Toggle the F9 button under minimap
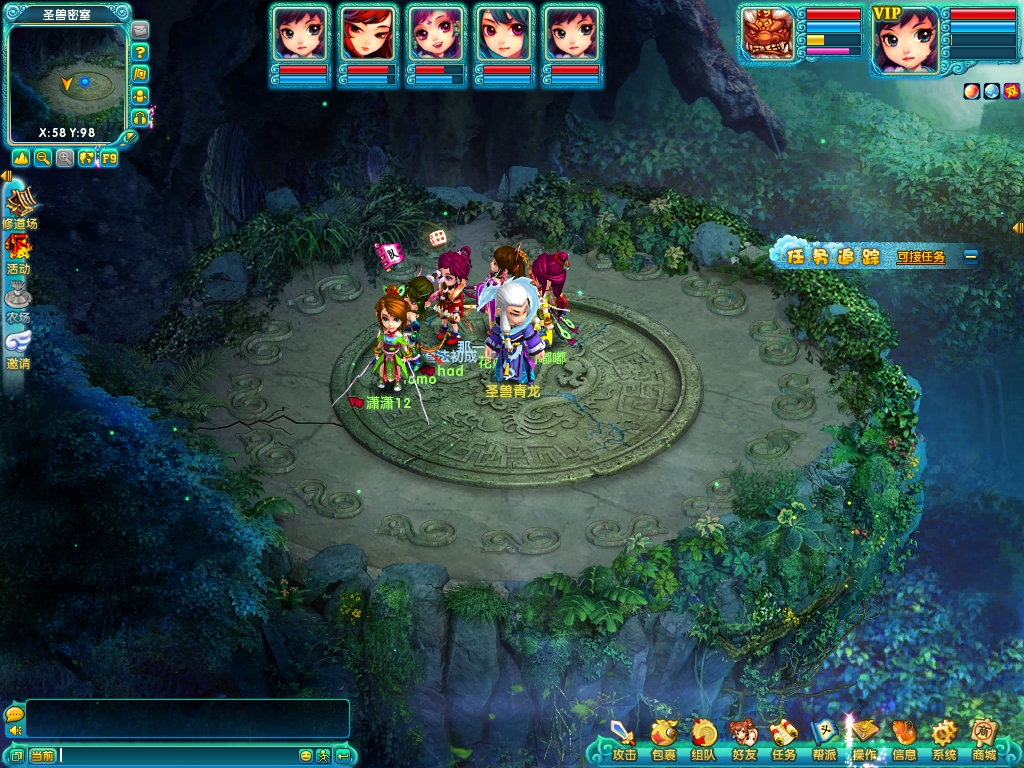The image size is (1024, 768). 109,158
